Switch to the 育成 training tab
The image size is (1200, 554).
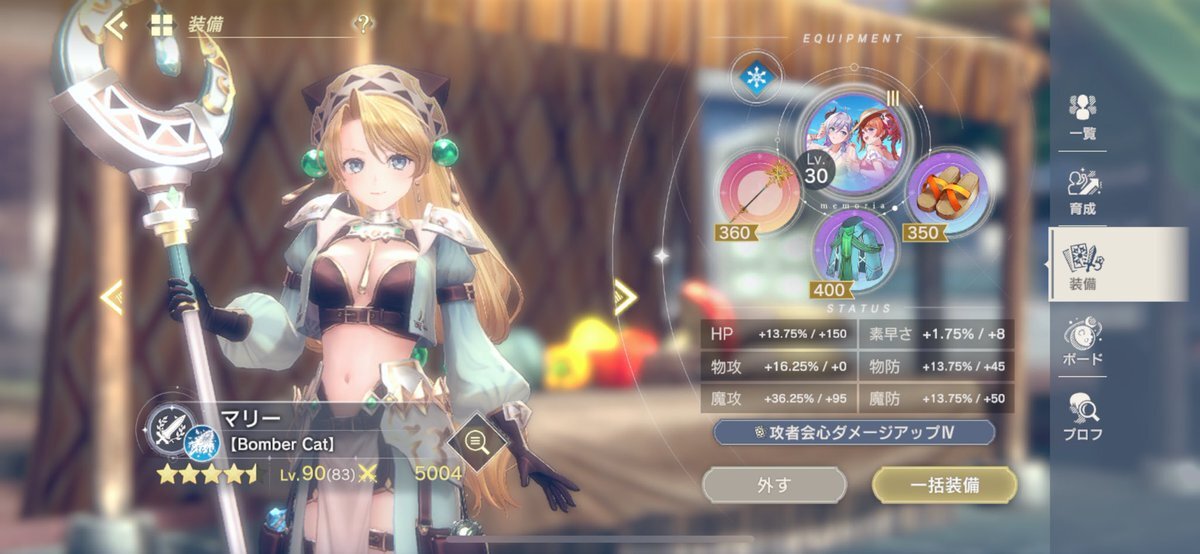pyautogui.click(x=1082, y=190)
